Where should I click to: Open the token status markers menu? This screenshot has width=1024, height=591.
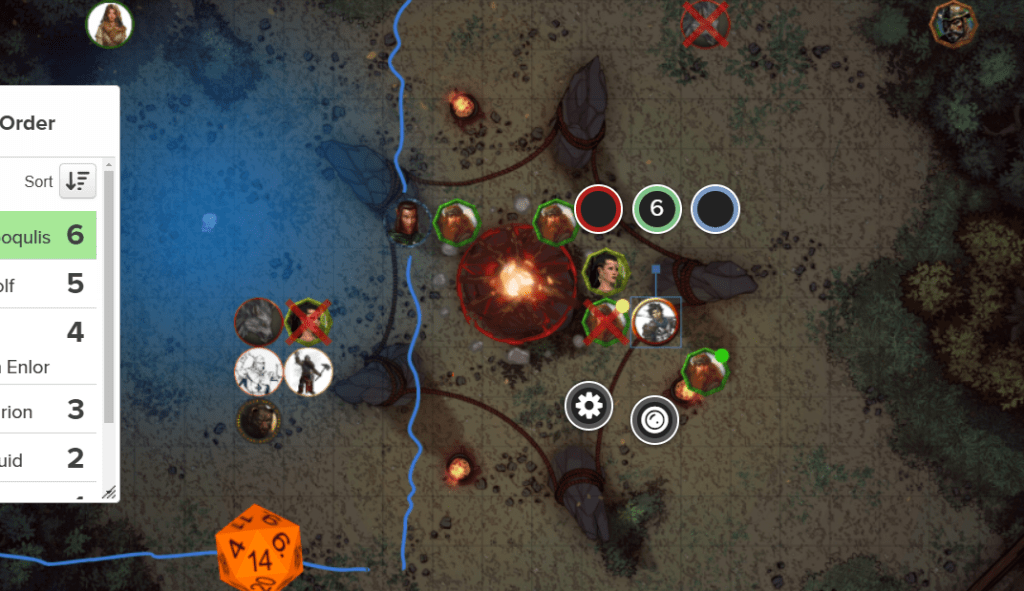coord(655,420)
